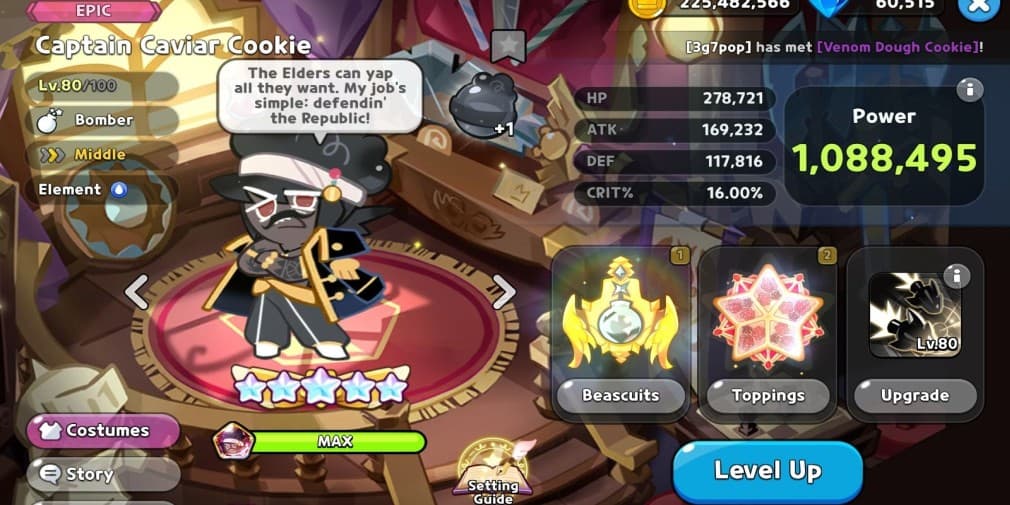This screenshot has height=505, width=1010.
Task: Close the cookie details screen
Action: click(978, 7)
